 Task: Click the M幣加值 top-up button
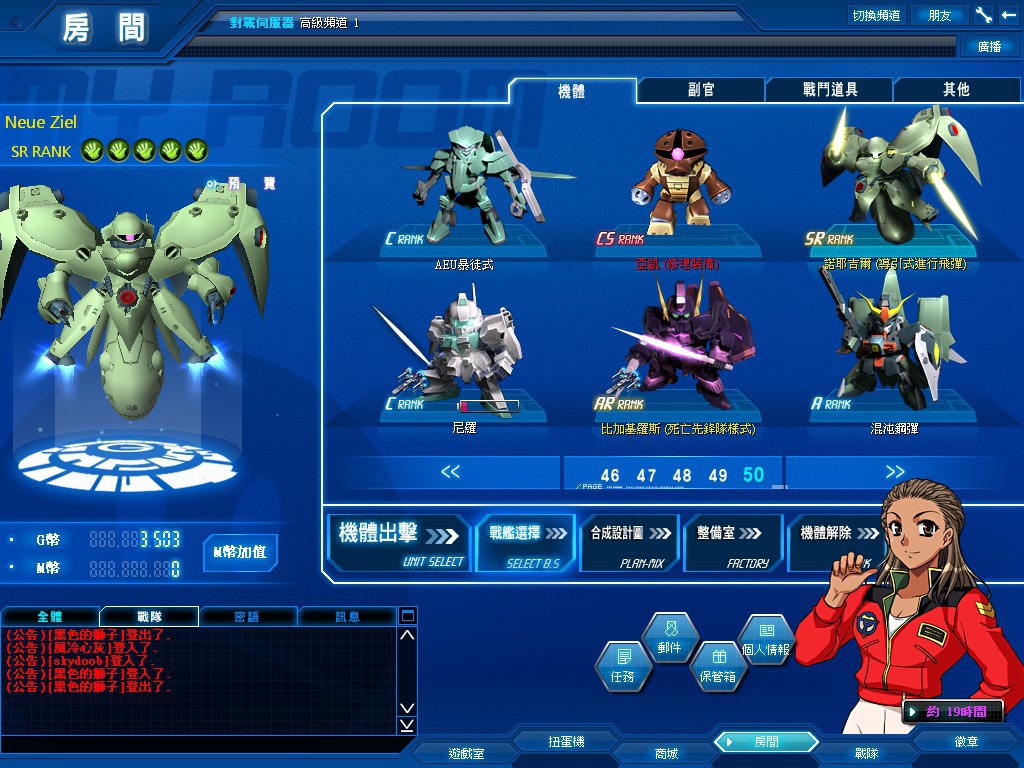240,552
